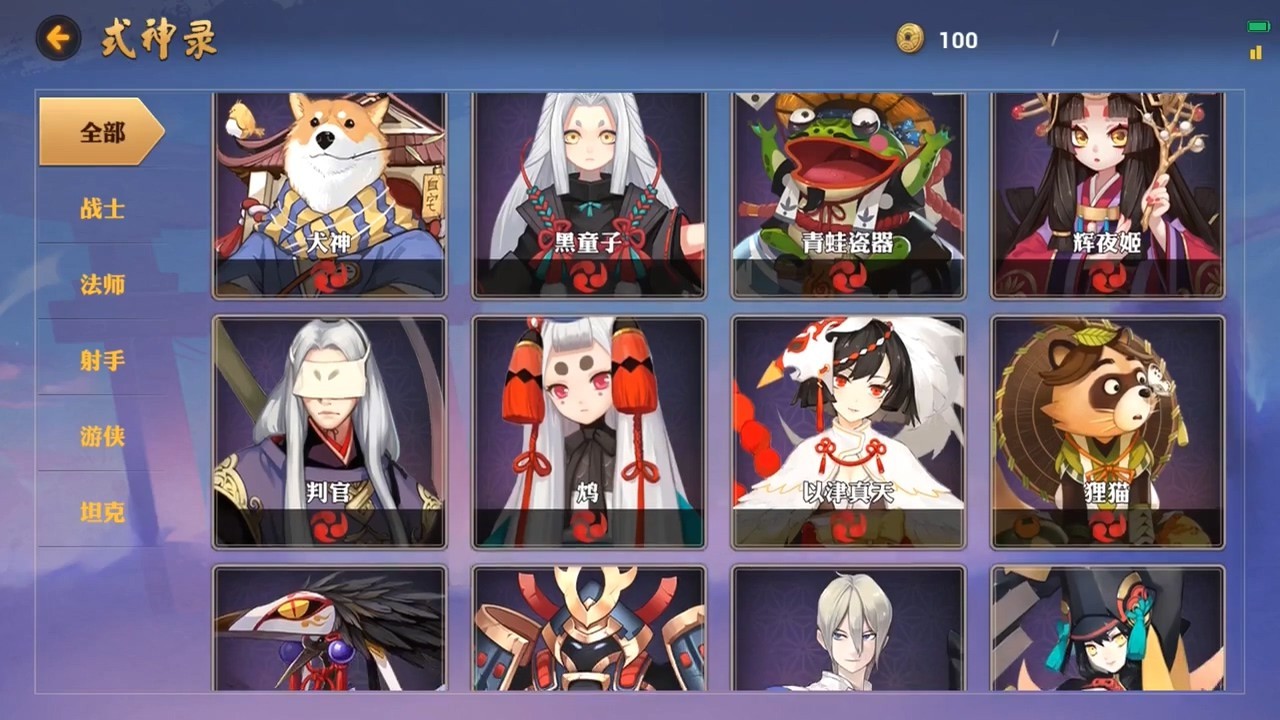This screenshot has height=720, width=1280.
Task: Show the 射手 shikigami list
Action: pos(101,360)
